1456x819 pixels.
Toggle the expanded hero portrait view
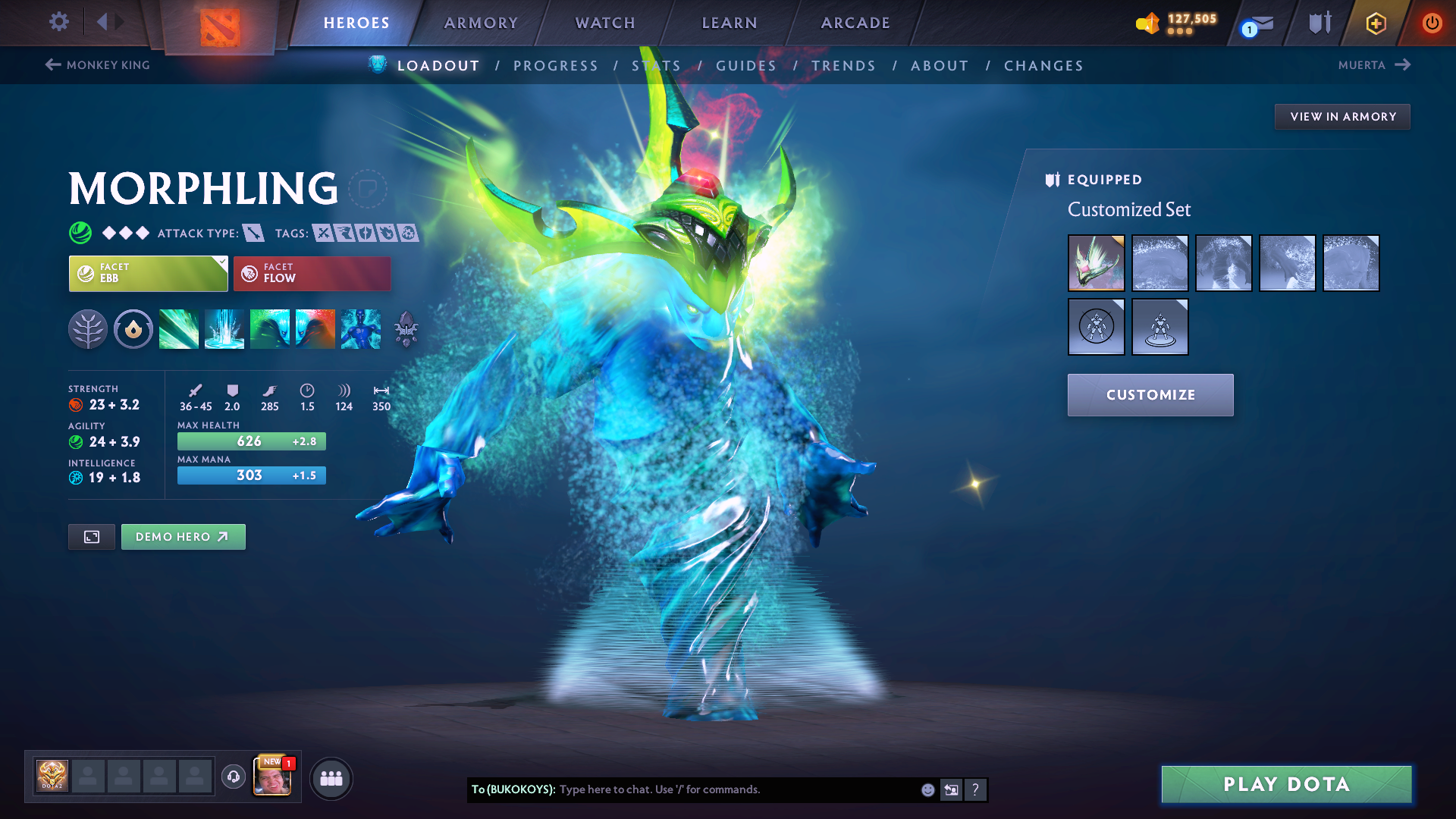click(x=91, y=536)
